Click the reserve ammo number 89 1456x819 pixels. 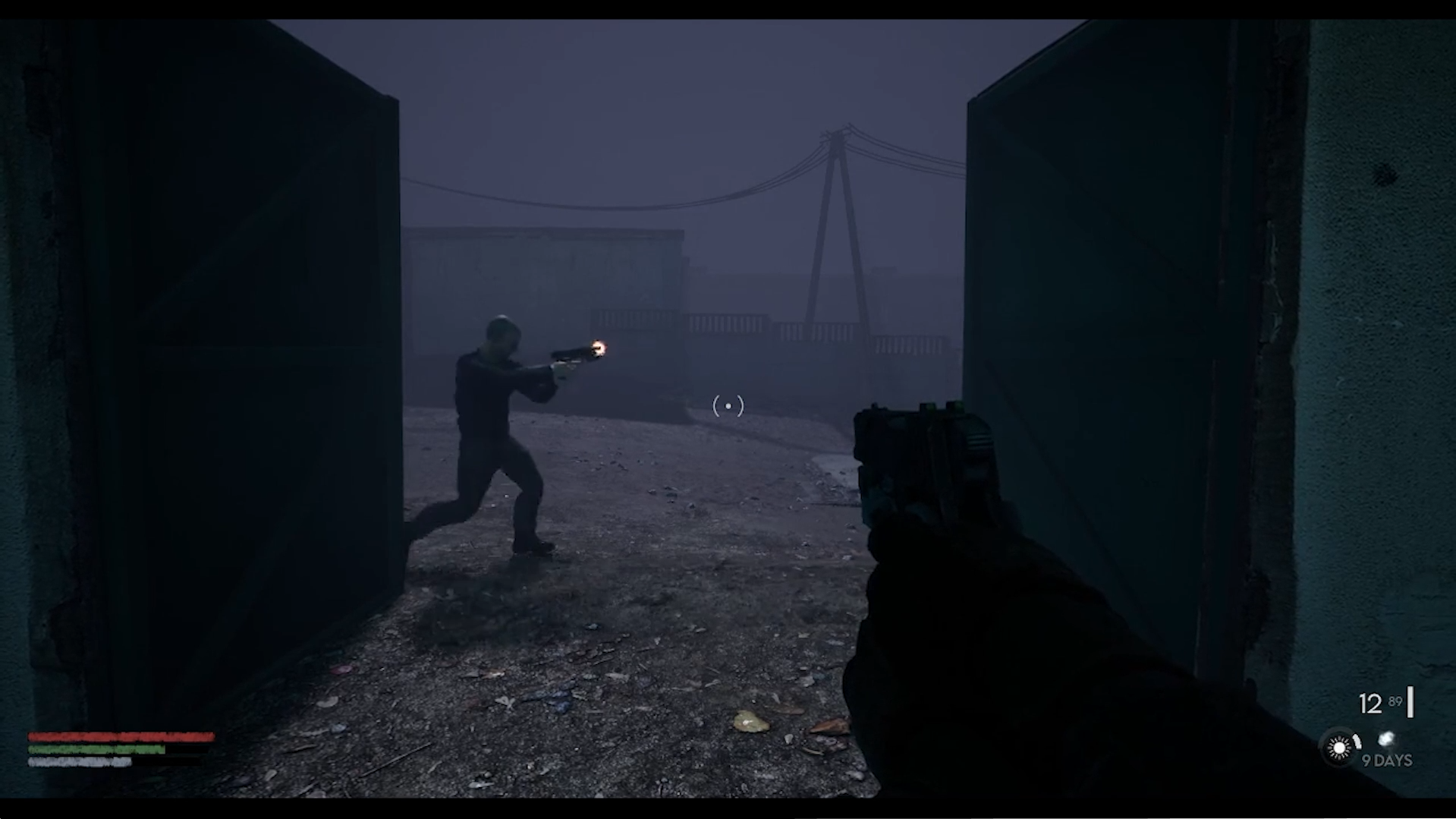point(1396,699)
